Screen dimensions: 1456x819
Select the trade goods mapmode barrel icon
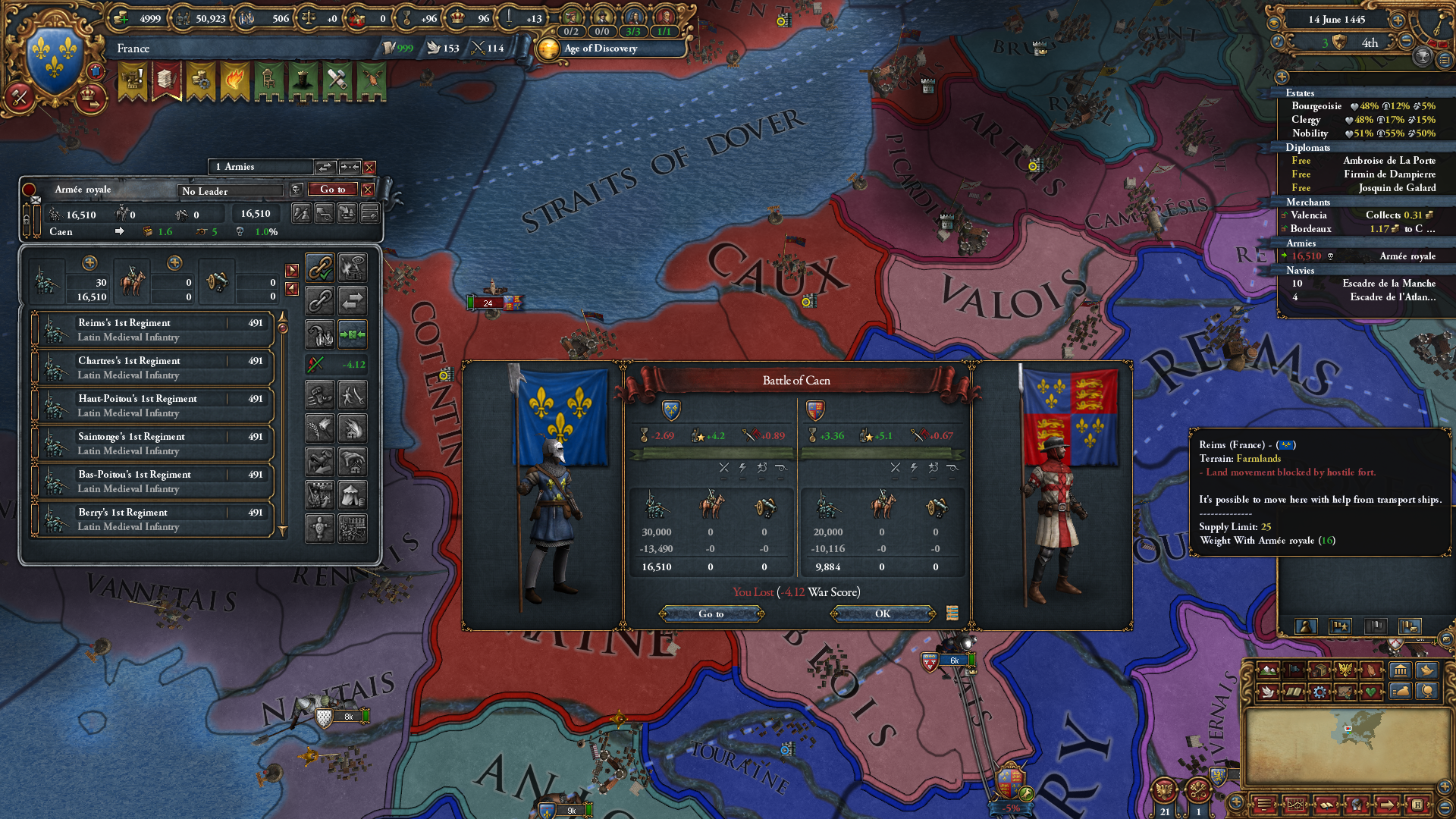point(1319,671)
